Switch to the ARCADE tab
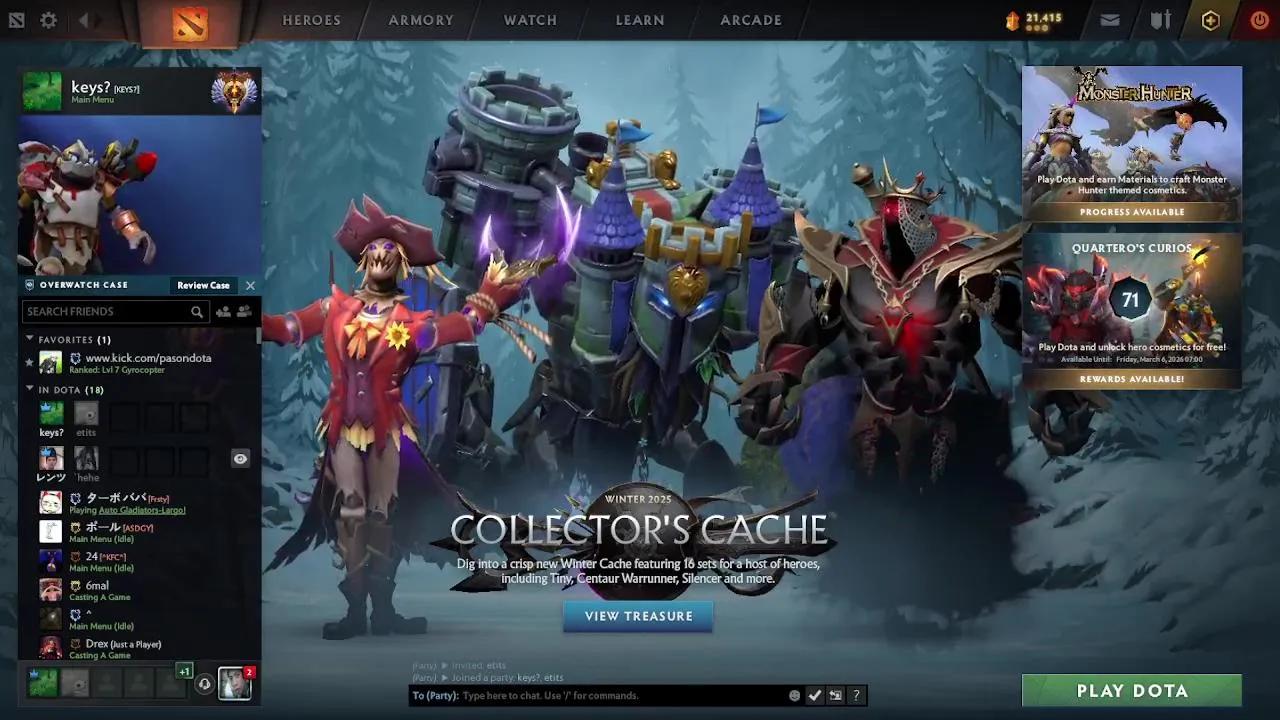Screen dimensions: 1280x720 click(751, 20)
